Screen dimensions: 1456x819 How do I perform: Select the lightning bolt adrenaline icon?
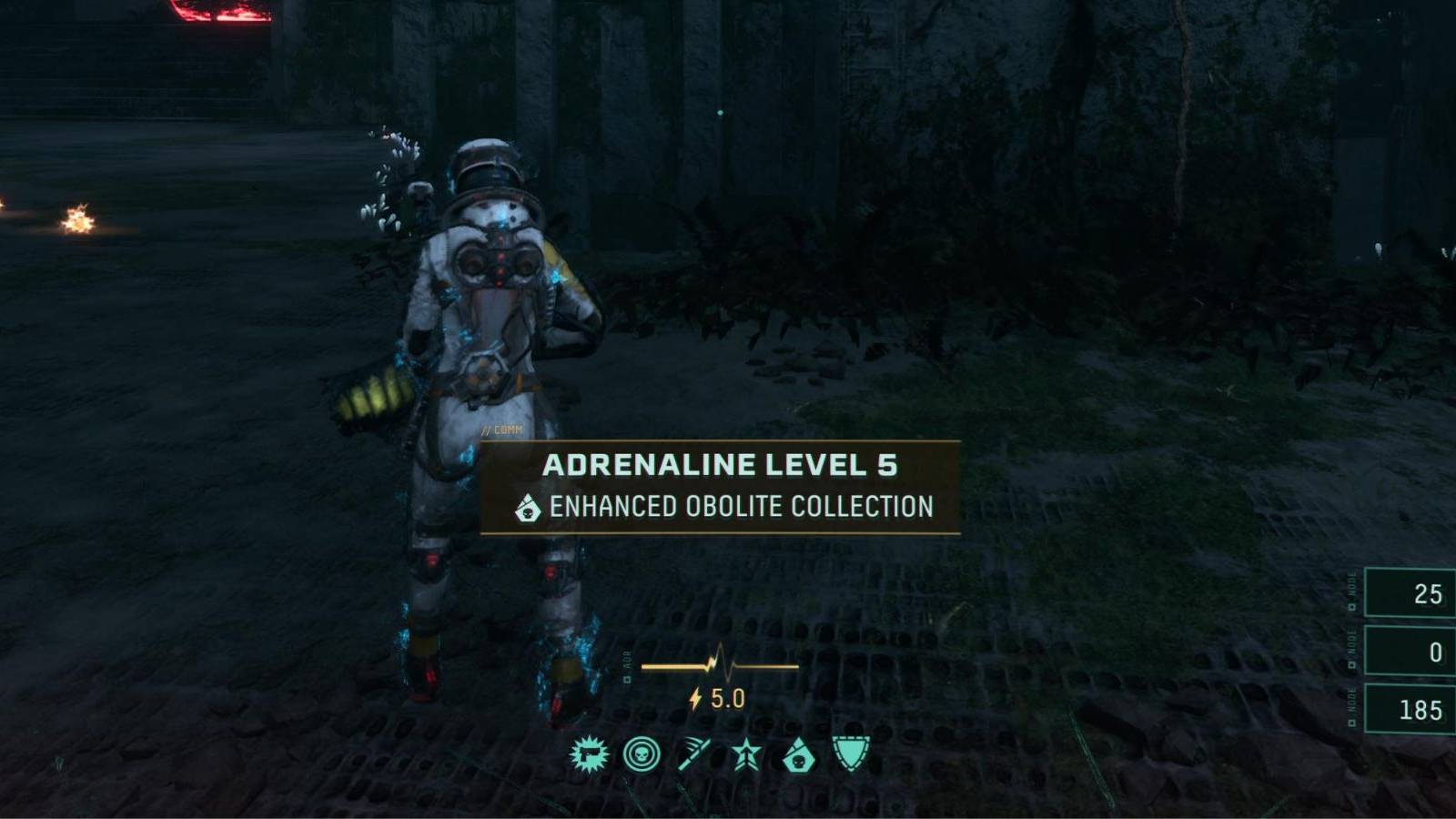coord(694,699)
